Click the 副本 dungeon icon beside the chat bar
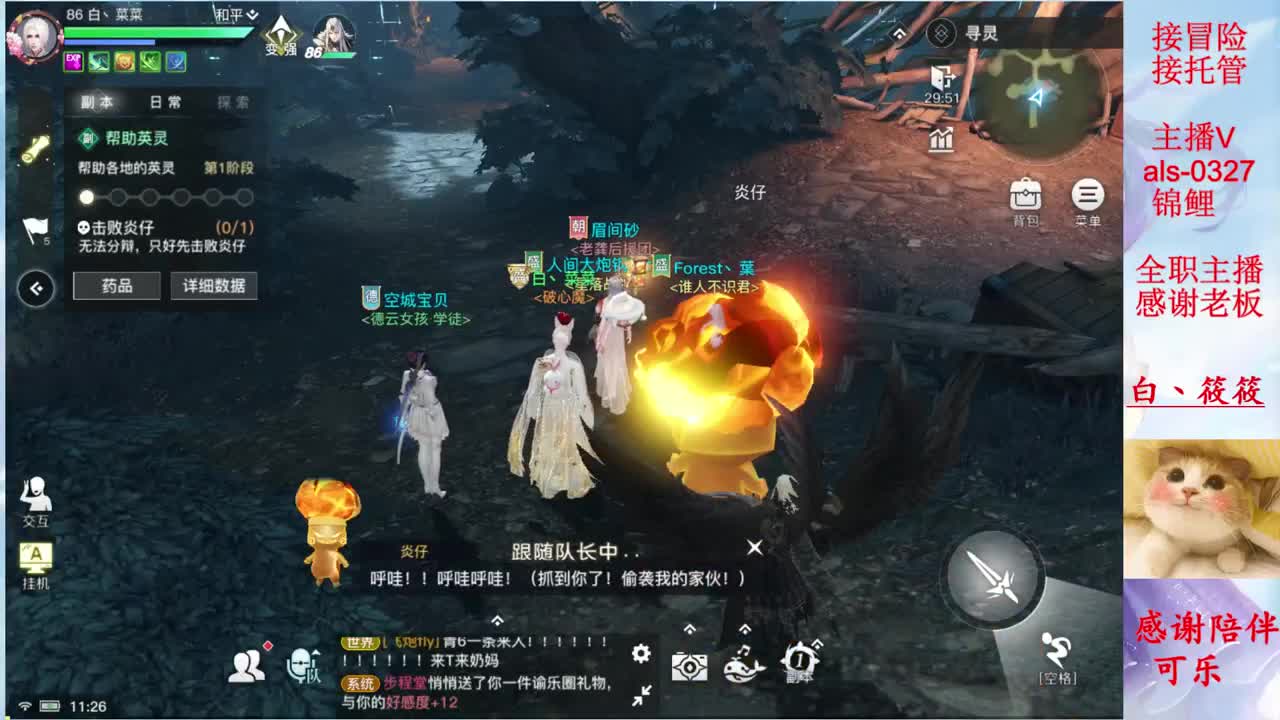The height and width of the screenshot is (720, 1280). (798, 660)
